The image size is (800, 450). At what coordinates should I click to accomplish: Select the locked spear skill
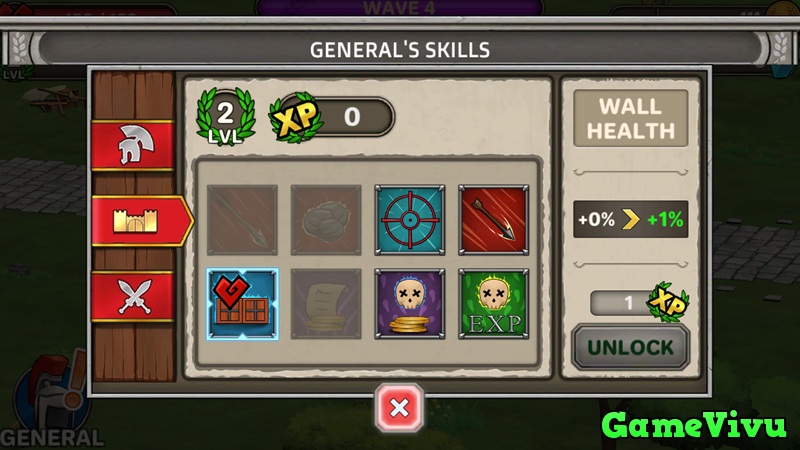click(241, 218)
